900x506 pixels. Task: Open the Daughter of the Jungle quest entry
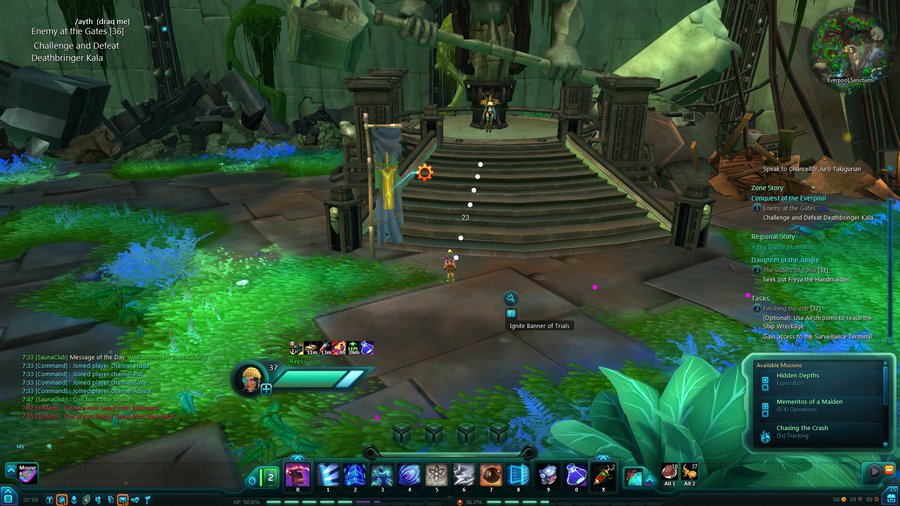[x=785, y=260]
